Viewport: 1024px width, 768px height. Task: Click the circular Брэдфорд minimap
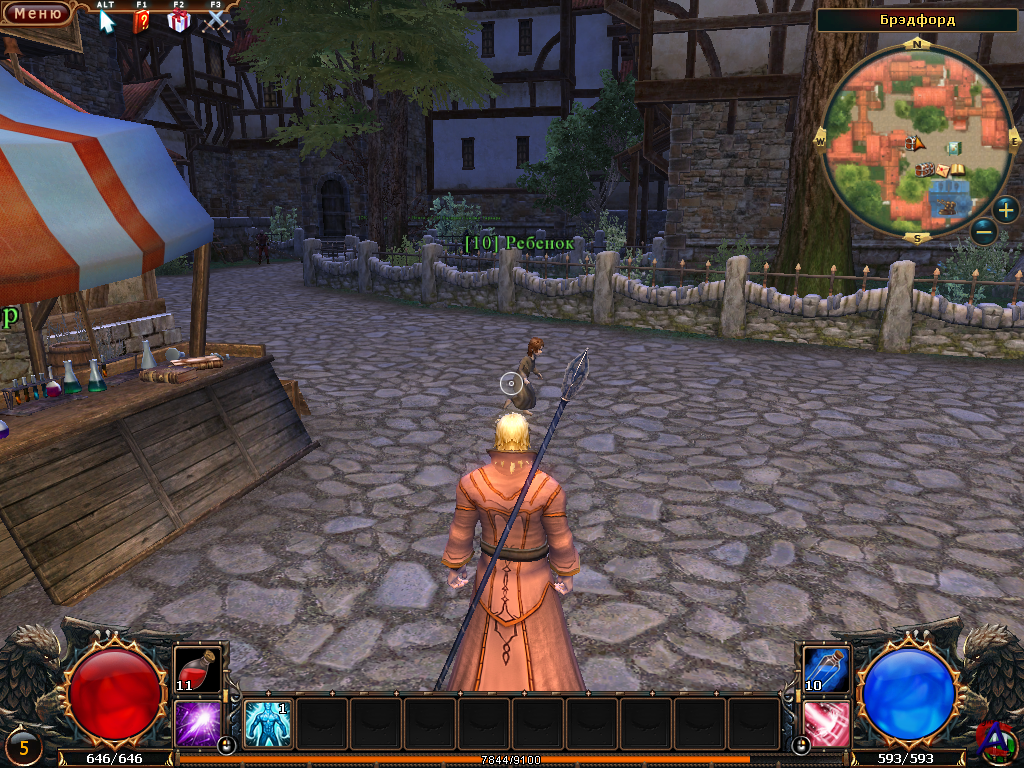tap(917, 139)
